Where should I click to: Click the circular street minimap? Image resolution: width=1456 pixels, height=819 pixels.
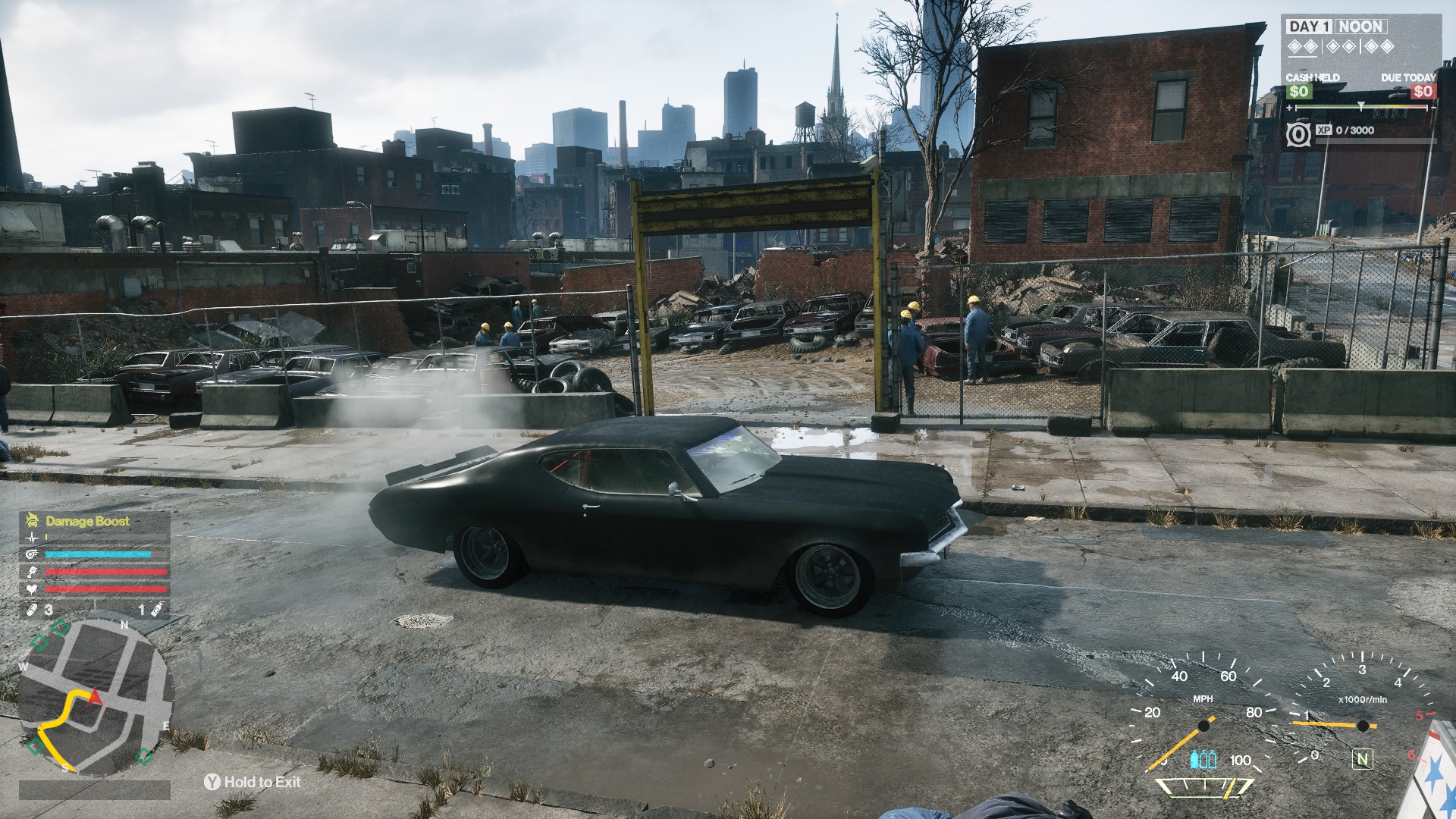click(x=96, y=699)
